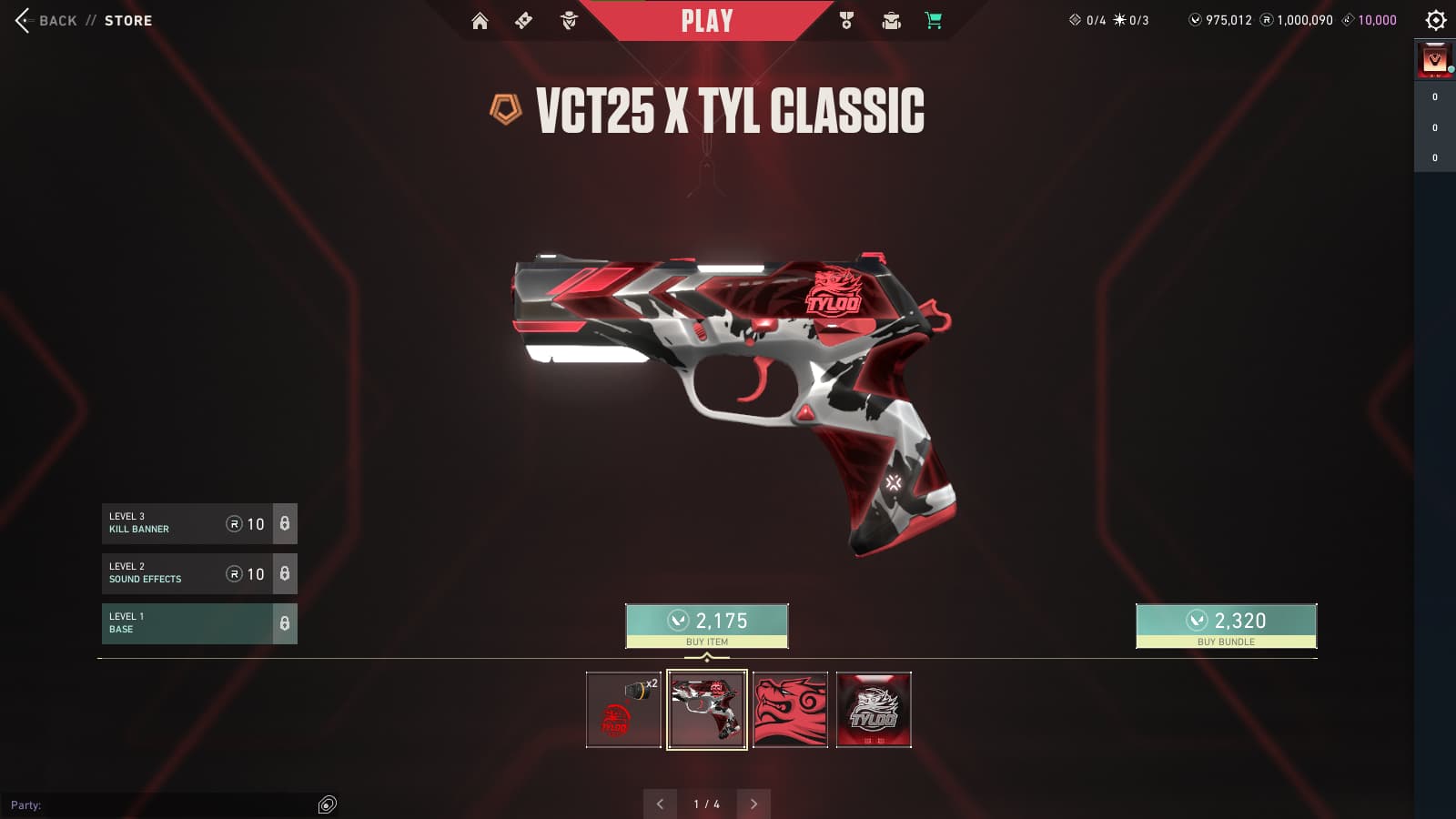Open the shopping cart store icon
The height and width of the screenshot is (819, 1456).
(934, 21)
